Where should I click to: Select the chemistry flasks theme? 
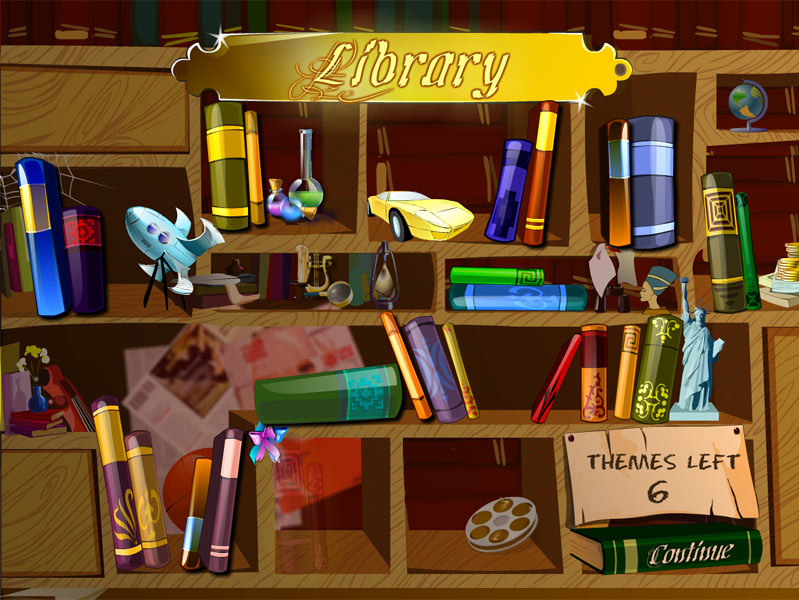pos(298,183)
